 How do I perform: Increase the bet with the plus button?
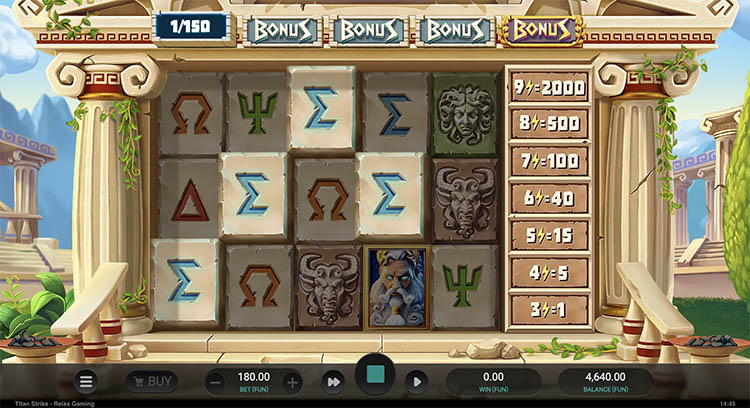pyautogui.click(x=292, y=381)
